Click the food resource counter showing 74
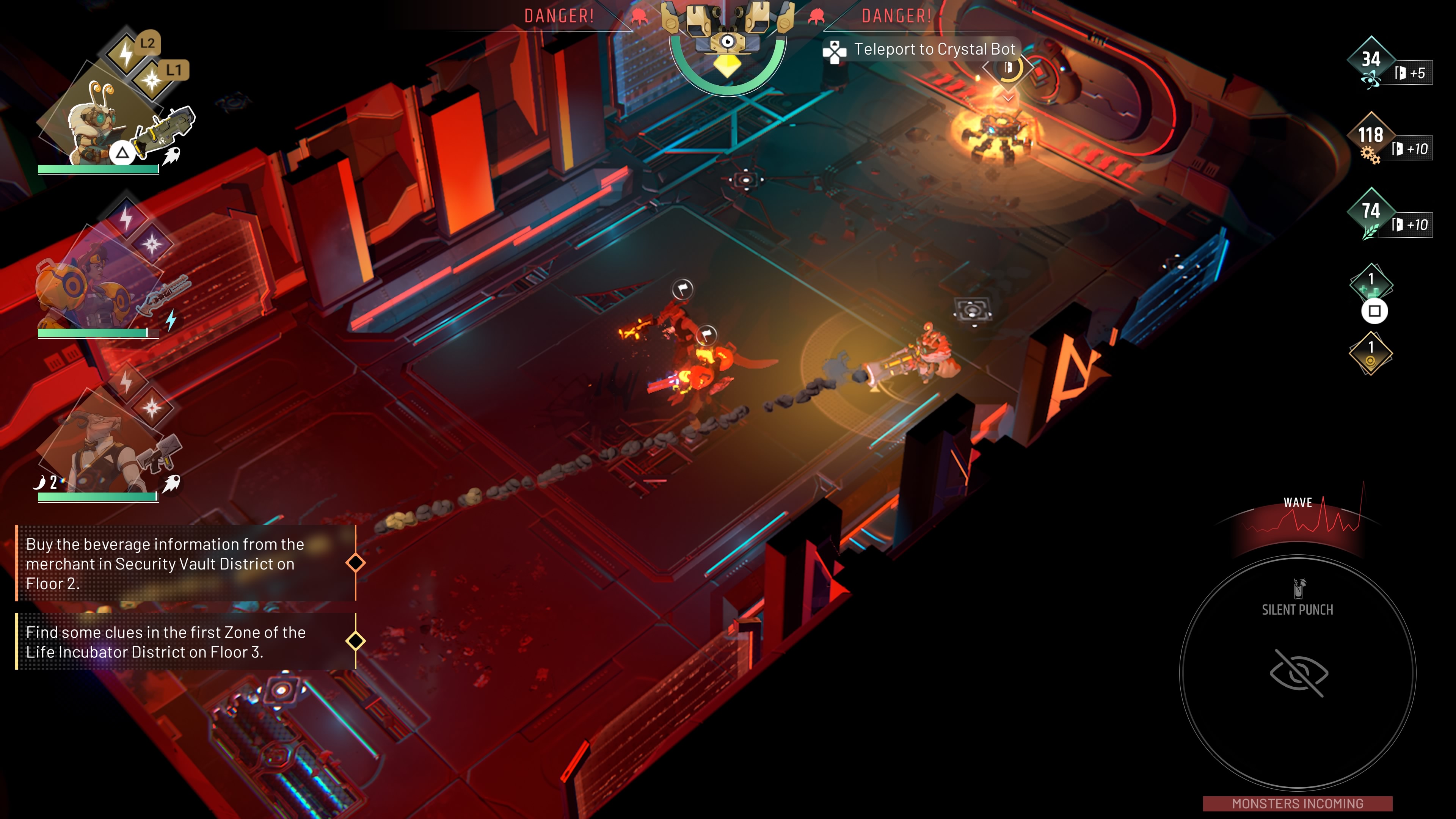This screenshot has height=819, width=1456. coord(1371,212)
